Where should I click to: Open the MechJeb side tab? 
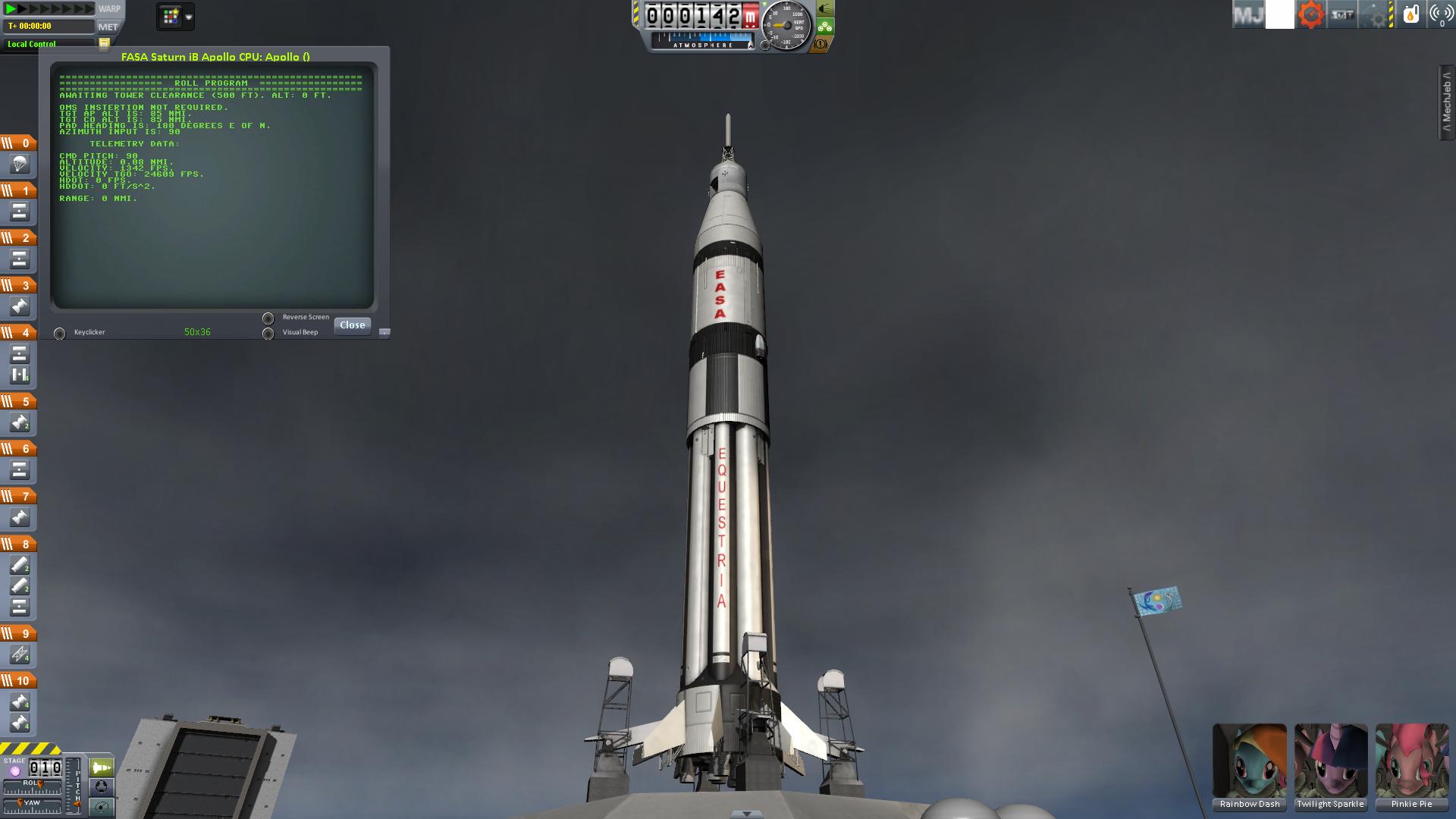point(1446,102)
